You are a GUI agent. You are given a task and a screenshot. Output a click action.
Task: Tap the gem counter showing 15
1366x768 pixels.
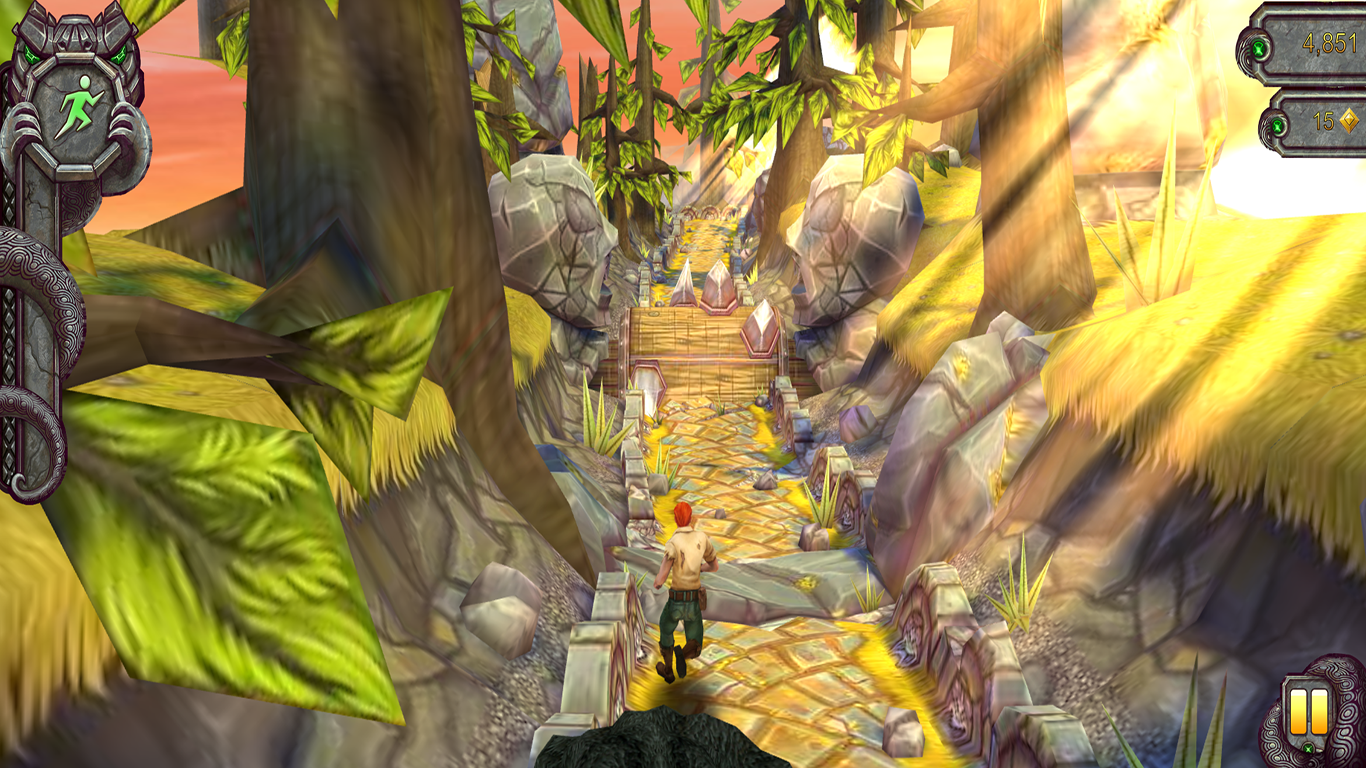tap(1322, 120)
